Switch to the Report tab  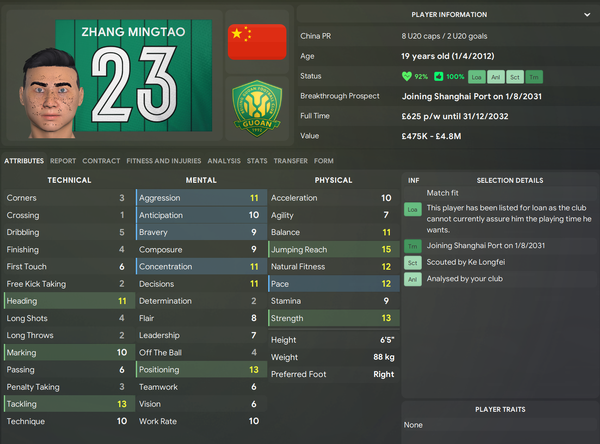pyautogui.click(x=63, y=160)
